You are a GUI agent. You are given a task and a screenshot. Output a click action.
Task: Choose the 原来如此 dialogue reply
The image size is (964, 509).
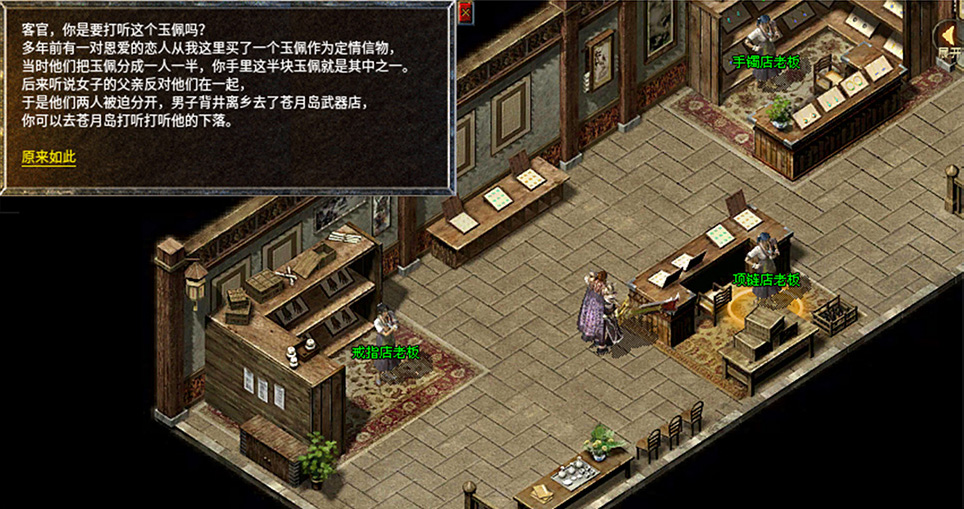[49, 157]
